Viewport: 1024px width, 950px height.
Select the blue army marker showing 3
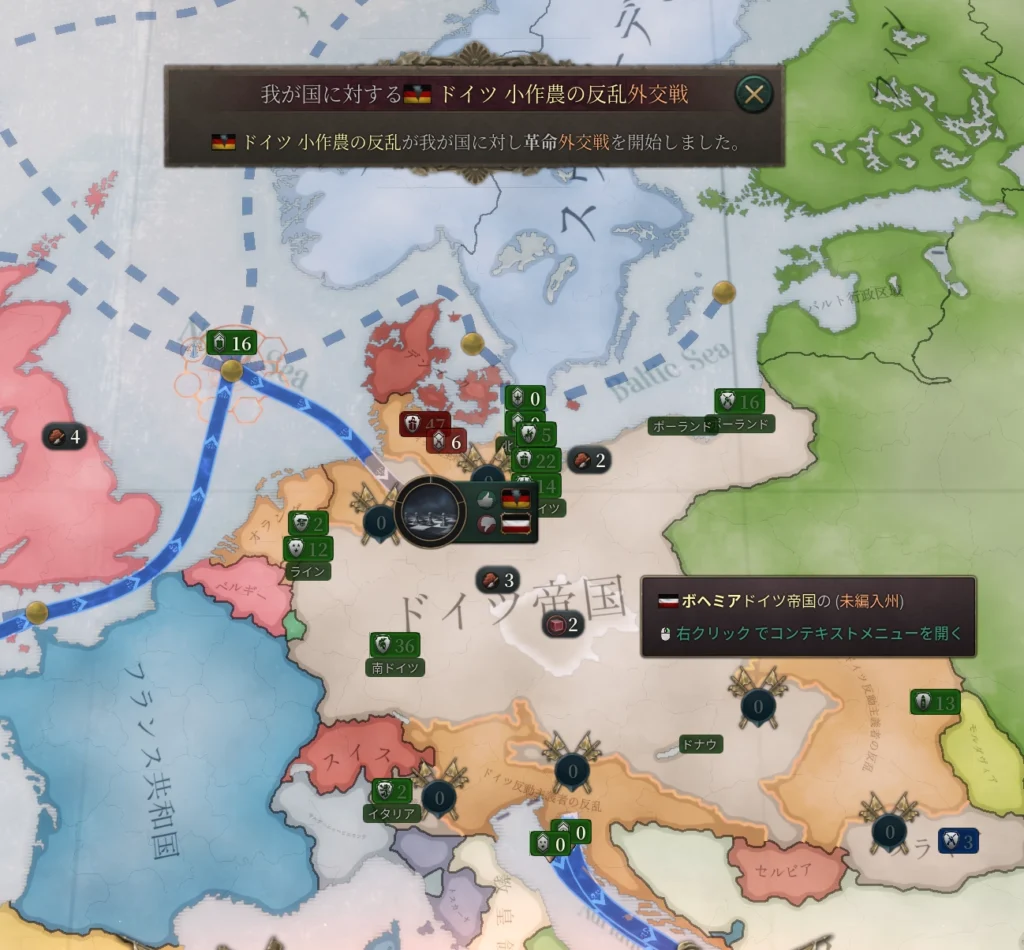click(x=957, y=842)
